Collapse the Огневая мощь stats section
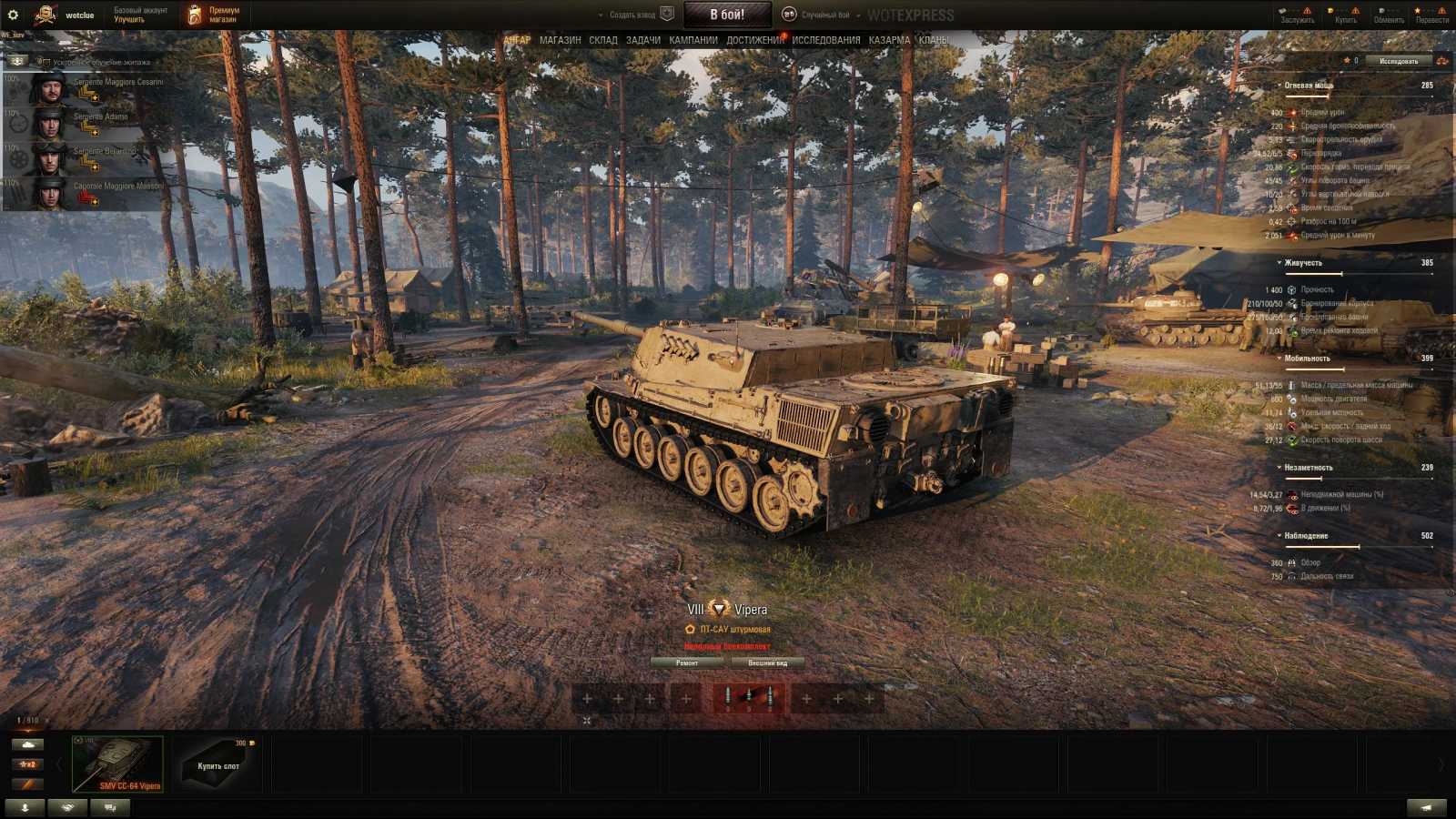The width and height of the screenshot is (1456, 819). click(x=1279, y=85)
